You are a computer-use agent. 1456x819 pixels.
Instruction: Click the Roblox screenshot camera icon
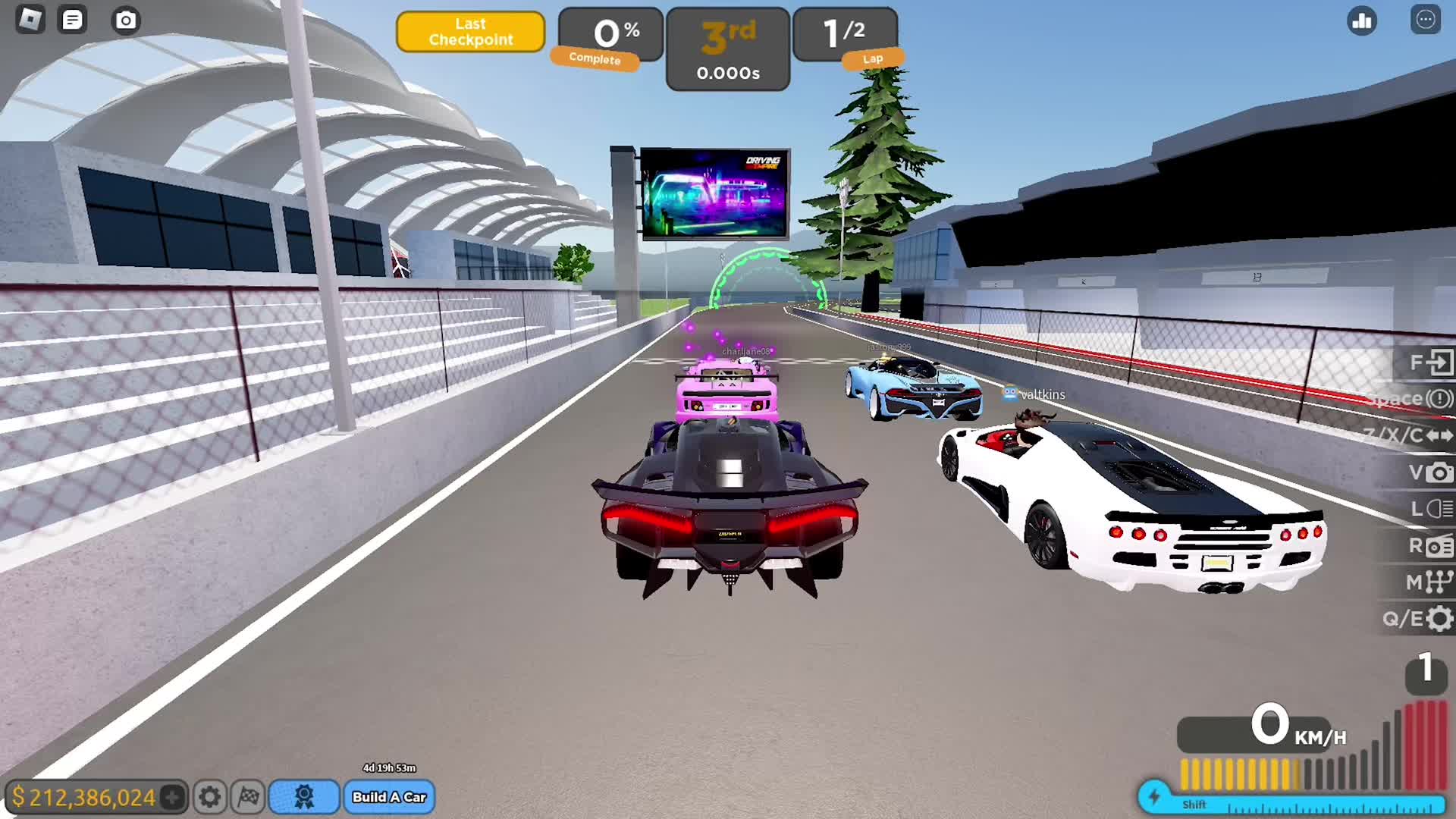click(x=126, y=20)
